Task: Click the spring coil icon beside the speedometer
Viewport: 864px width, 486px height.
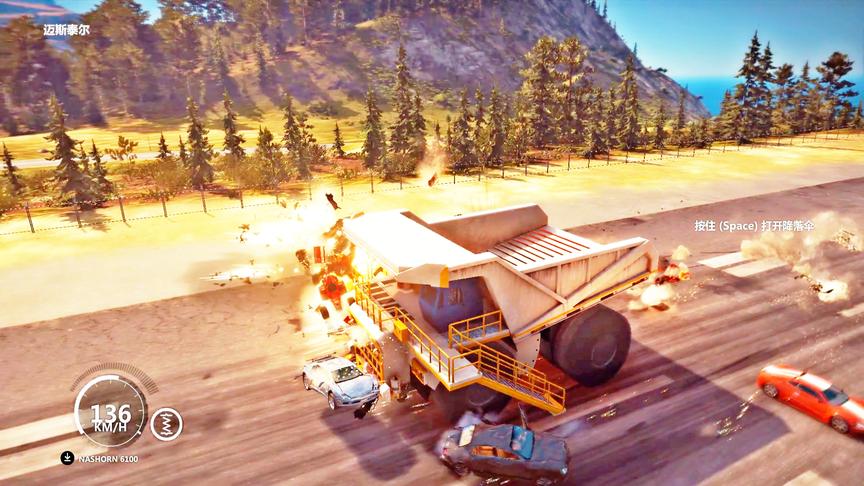Action: coord(166,424)
